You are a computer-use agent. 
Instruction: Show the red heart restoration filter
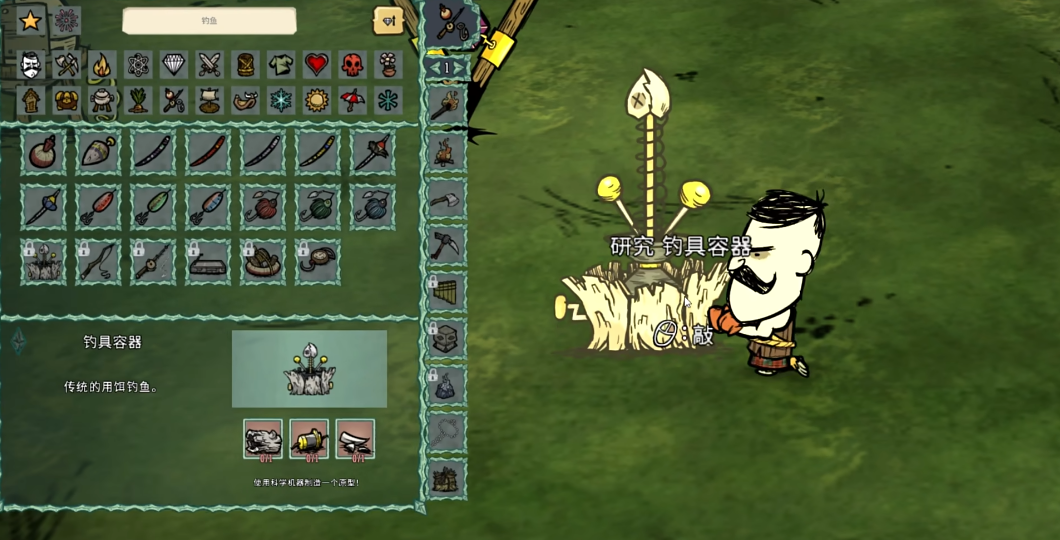pos(317,66)
